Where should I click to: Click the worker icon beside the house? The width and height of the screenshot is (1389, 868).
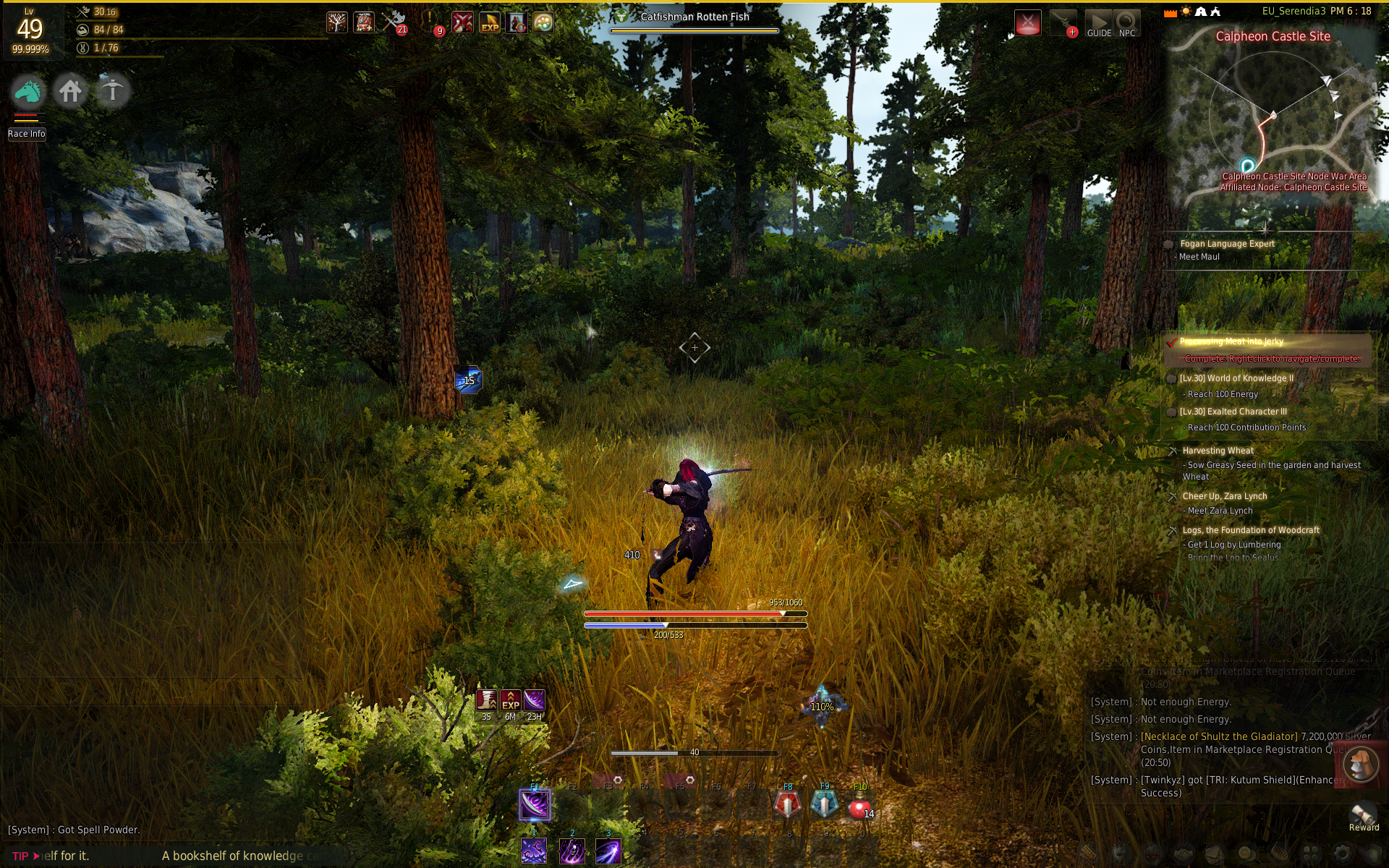[x=112, y=92]
